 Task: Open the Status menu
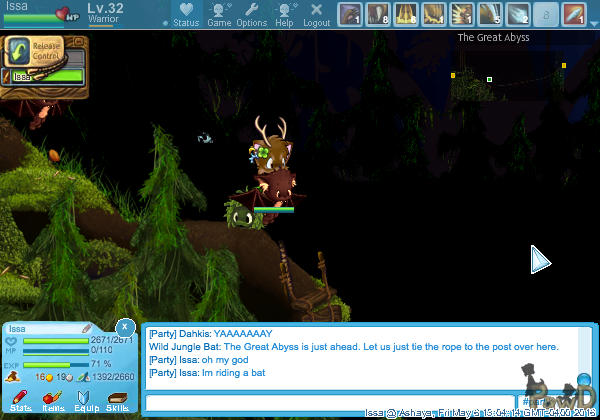click(x=185, y=14)
